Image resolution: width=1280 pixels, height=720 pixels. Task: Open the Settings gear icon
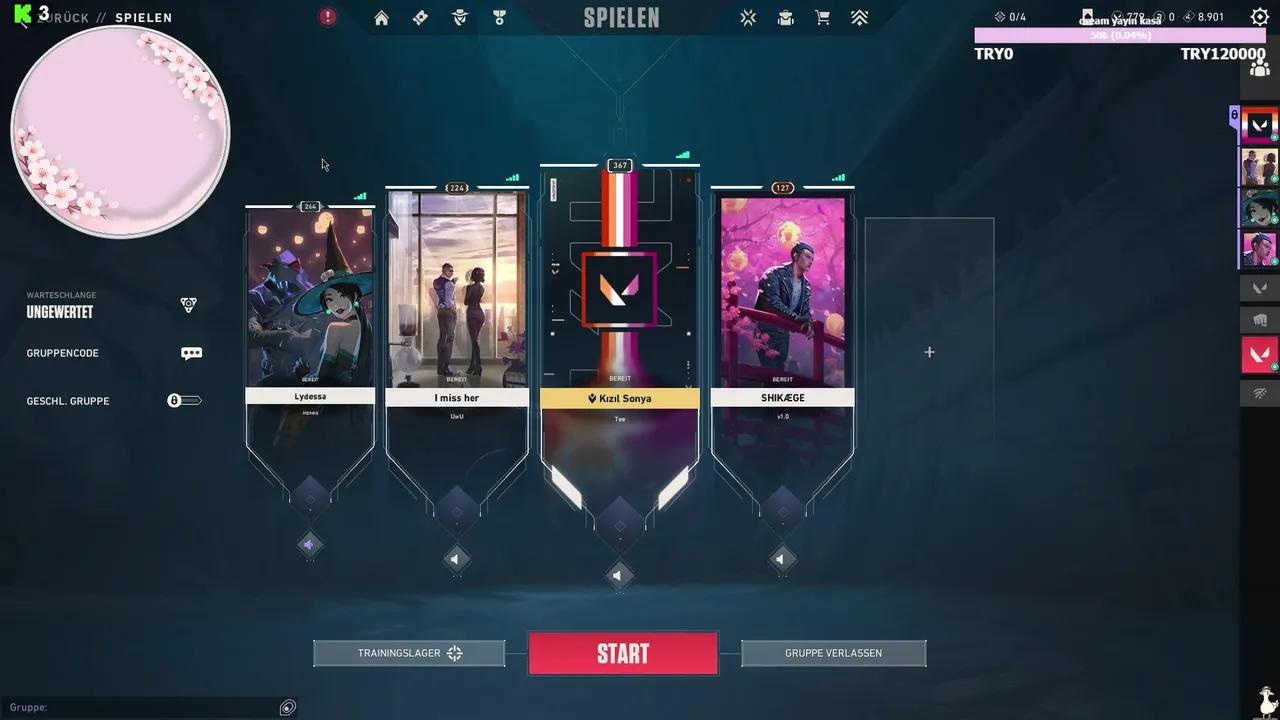pos(1258,16)
